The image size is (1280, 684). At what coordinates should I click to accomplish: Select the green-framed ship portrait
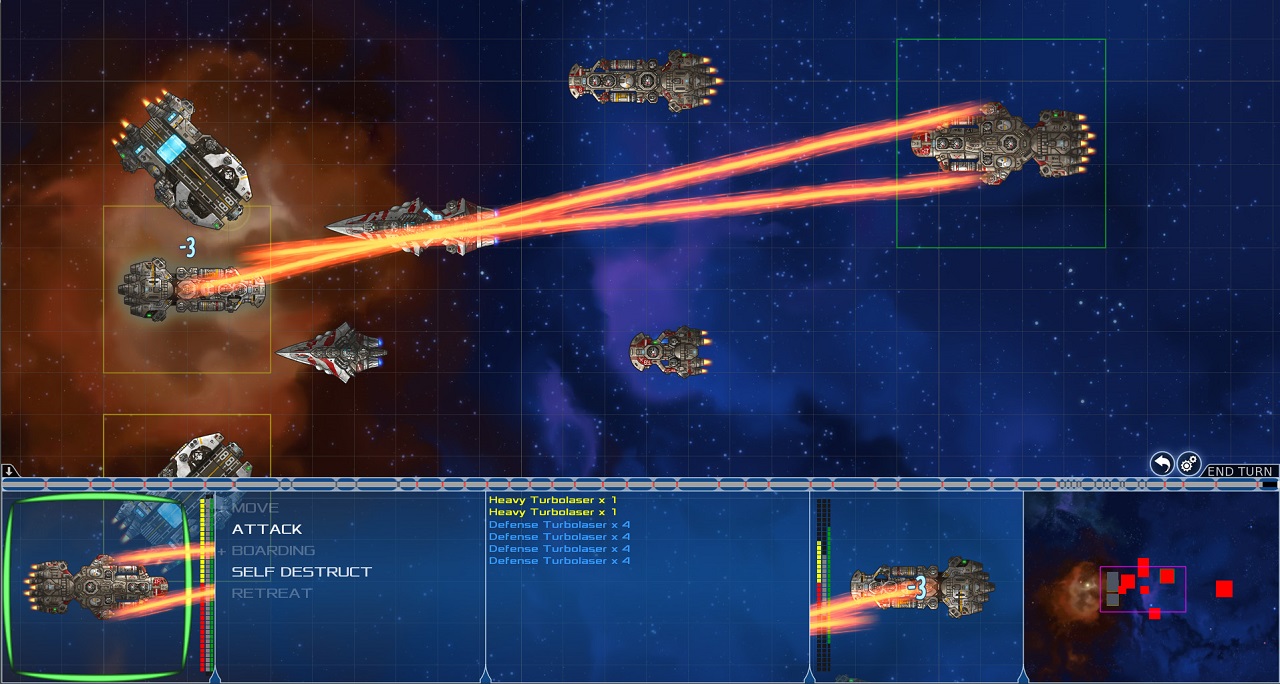(97, 587)
